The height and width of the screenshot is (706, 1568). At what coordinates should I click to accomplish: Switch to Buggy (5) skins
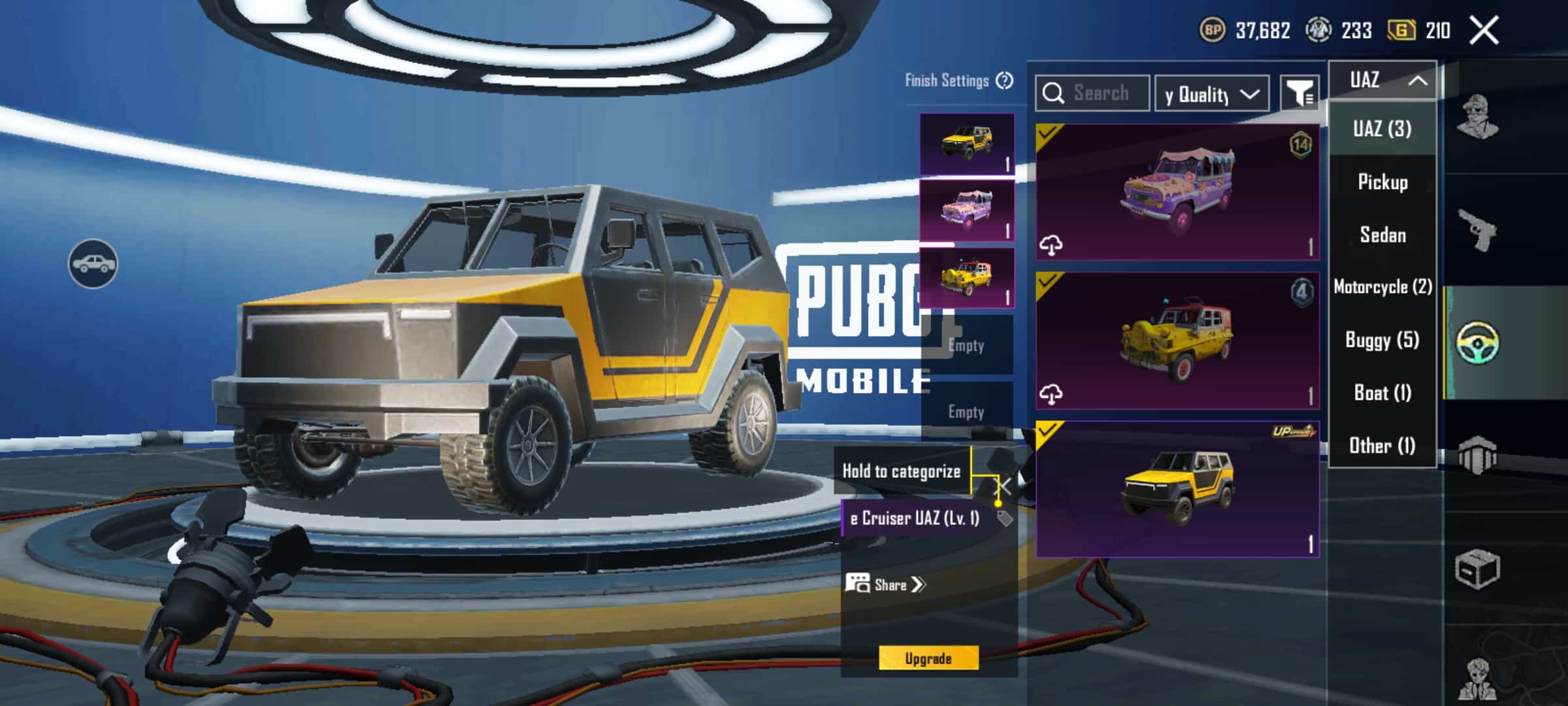click(x=1382, y=340)
